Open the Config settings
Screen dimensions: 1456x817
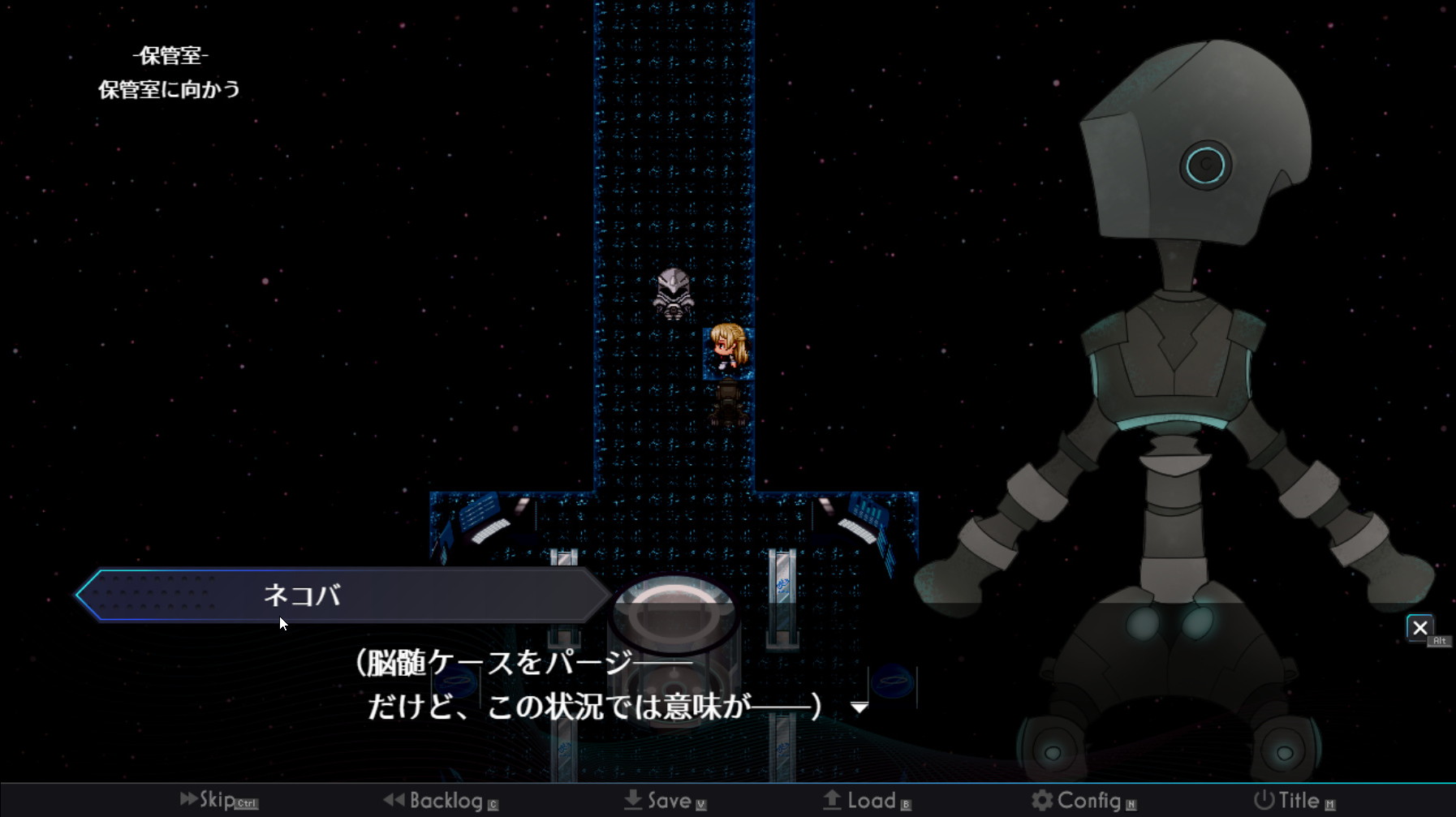(x=1081, y=801)
